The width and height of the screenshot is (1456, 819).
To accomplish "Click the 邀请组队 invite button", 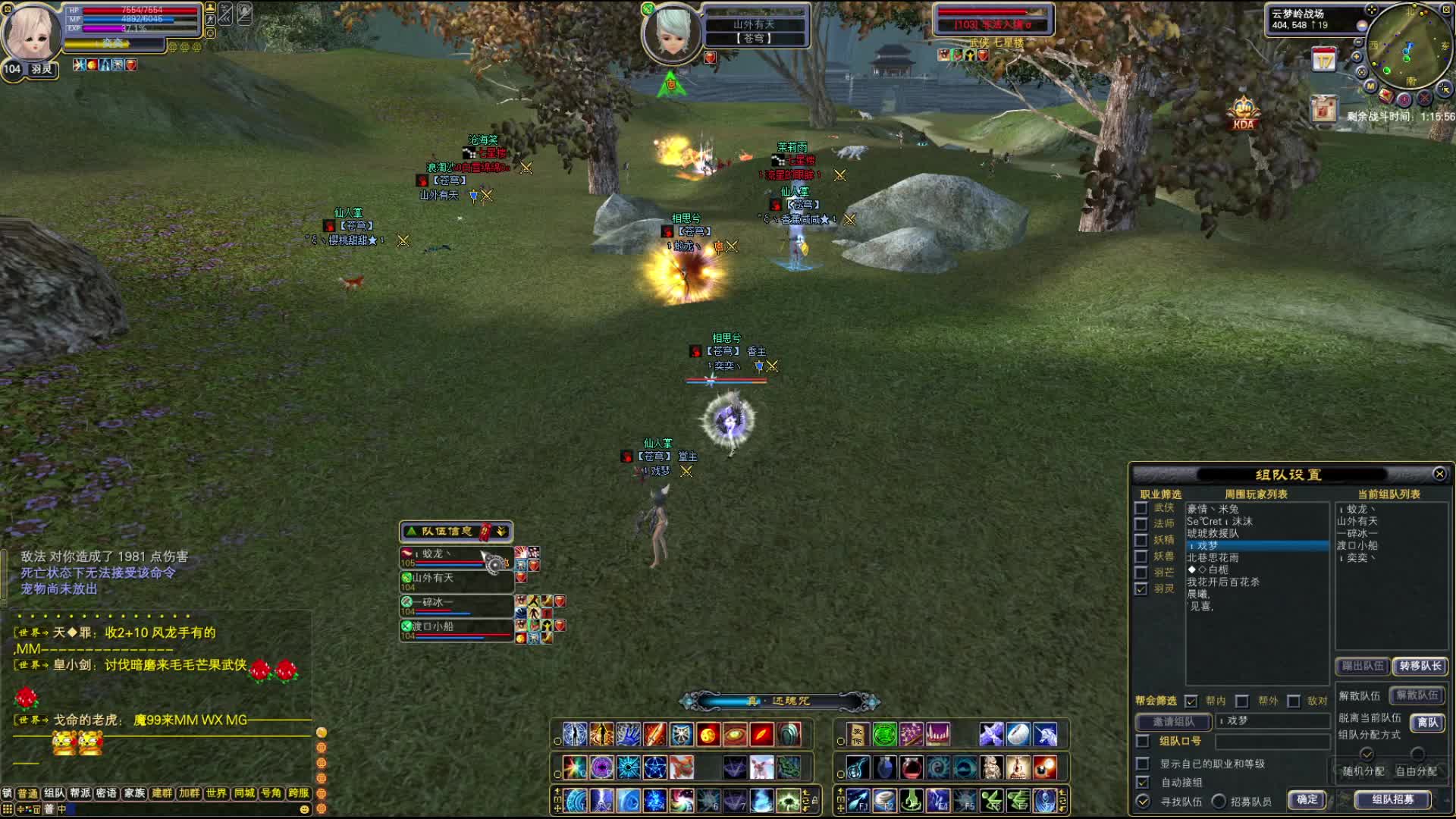I will [x=1173, y=722].
